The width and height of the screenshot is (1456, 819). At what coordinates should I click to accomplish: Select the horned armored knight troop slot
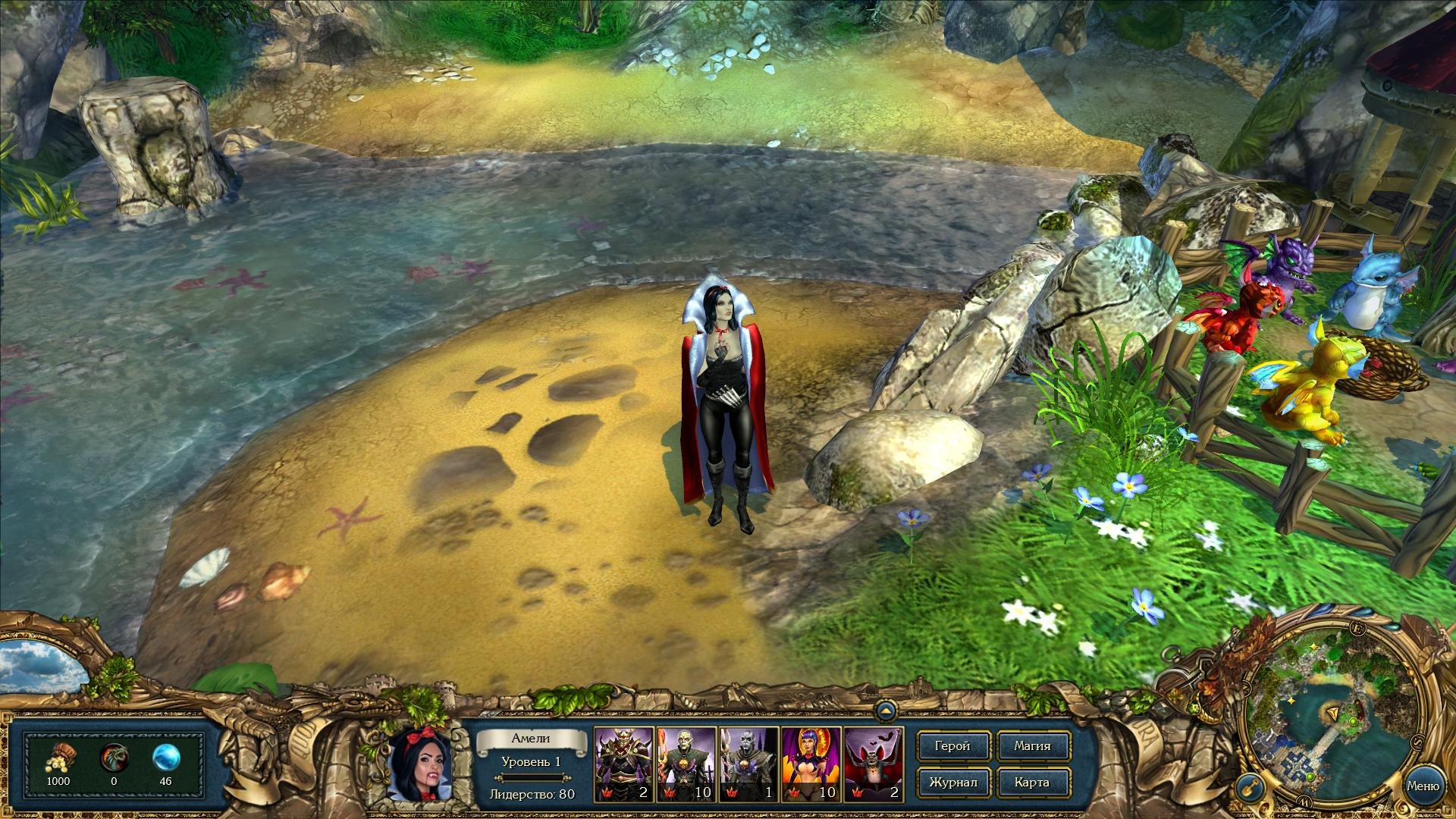[623, 764]
